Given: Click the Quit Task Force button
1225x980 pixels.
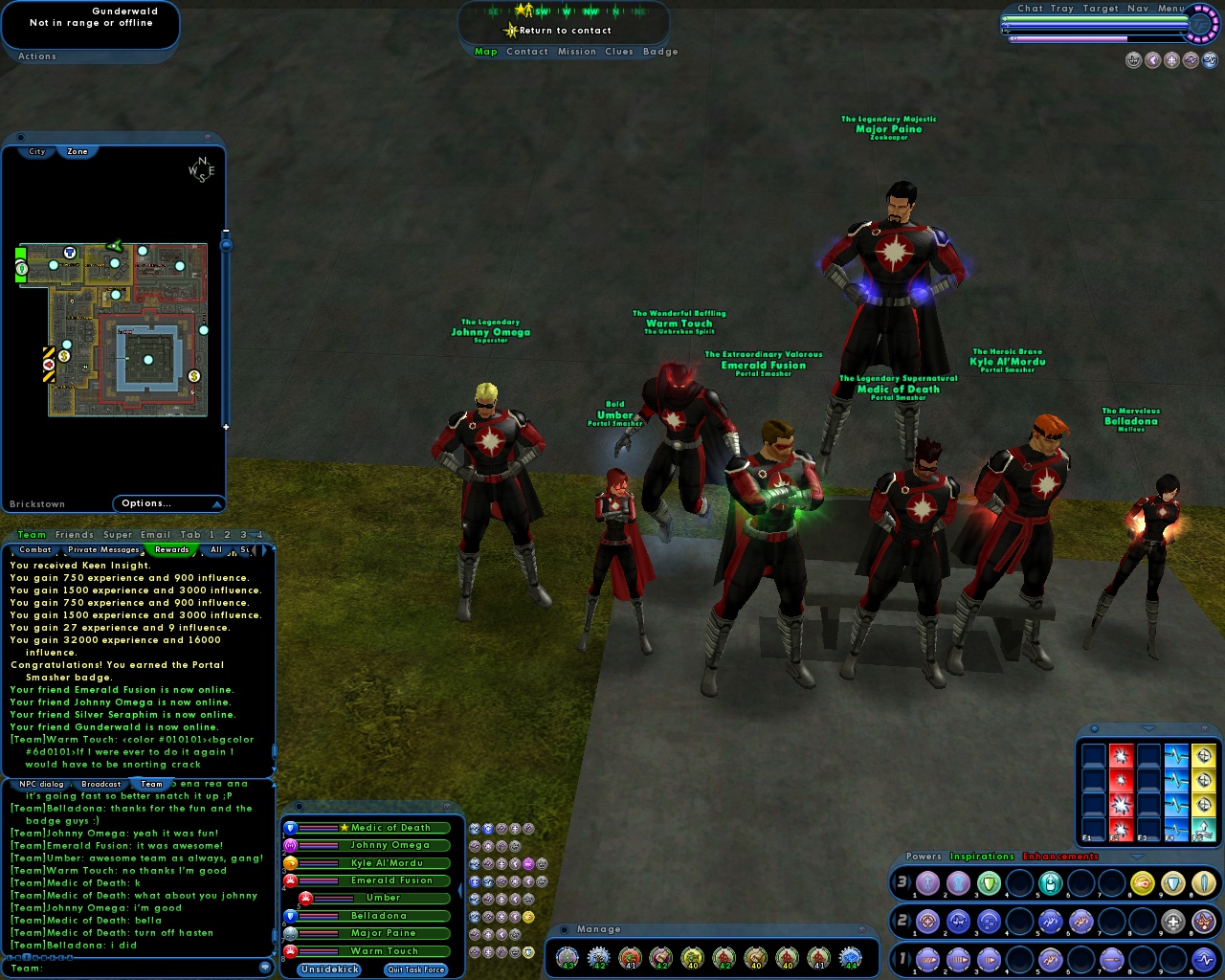Looking at the screenshot, I should pos(415,969).
